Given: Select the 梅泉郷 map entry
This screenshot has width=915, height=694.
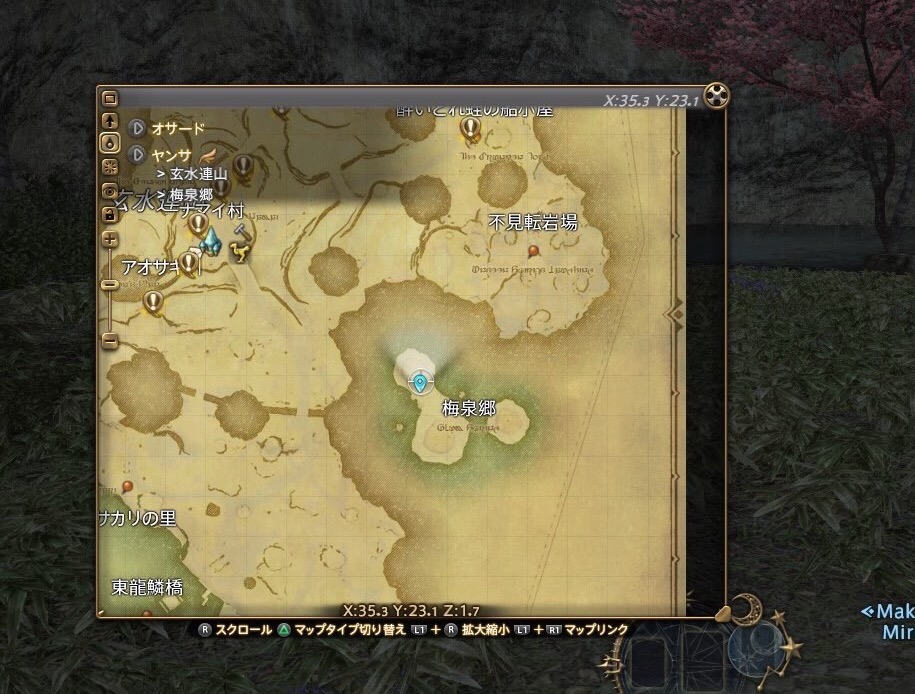Looking at the screenshot, I should (190, 194).
